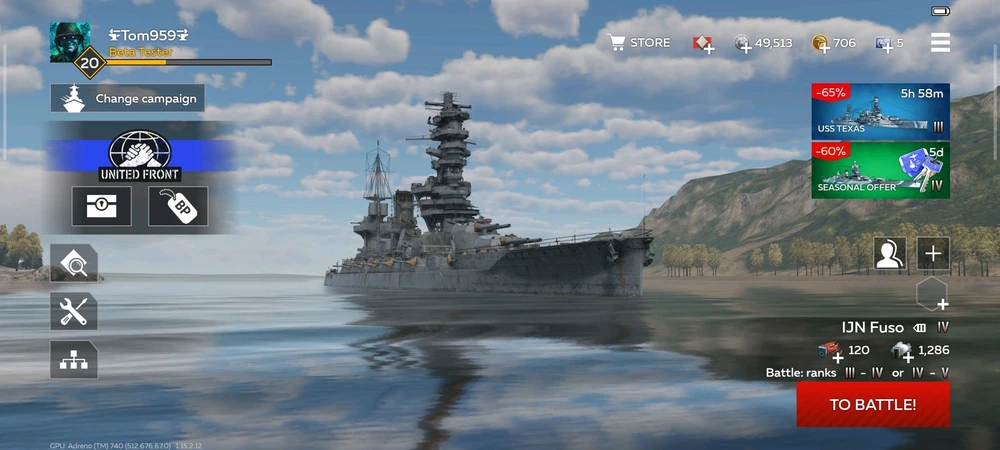Start a match with TO BATTLE!
Viewport: 1000px width, 450px height.
tap(873, 404)
